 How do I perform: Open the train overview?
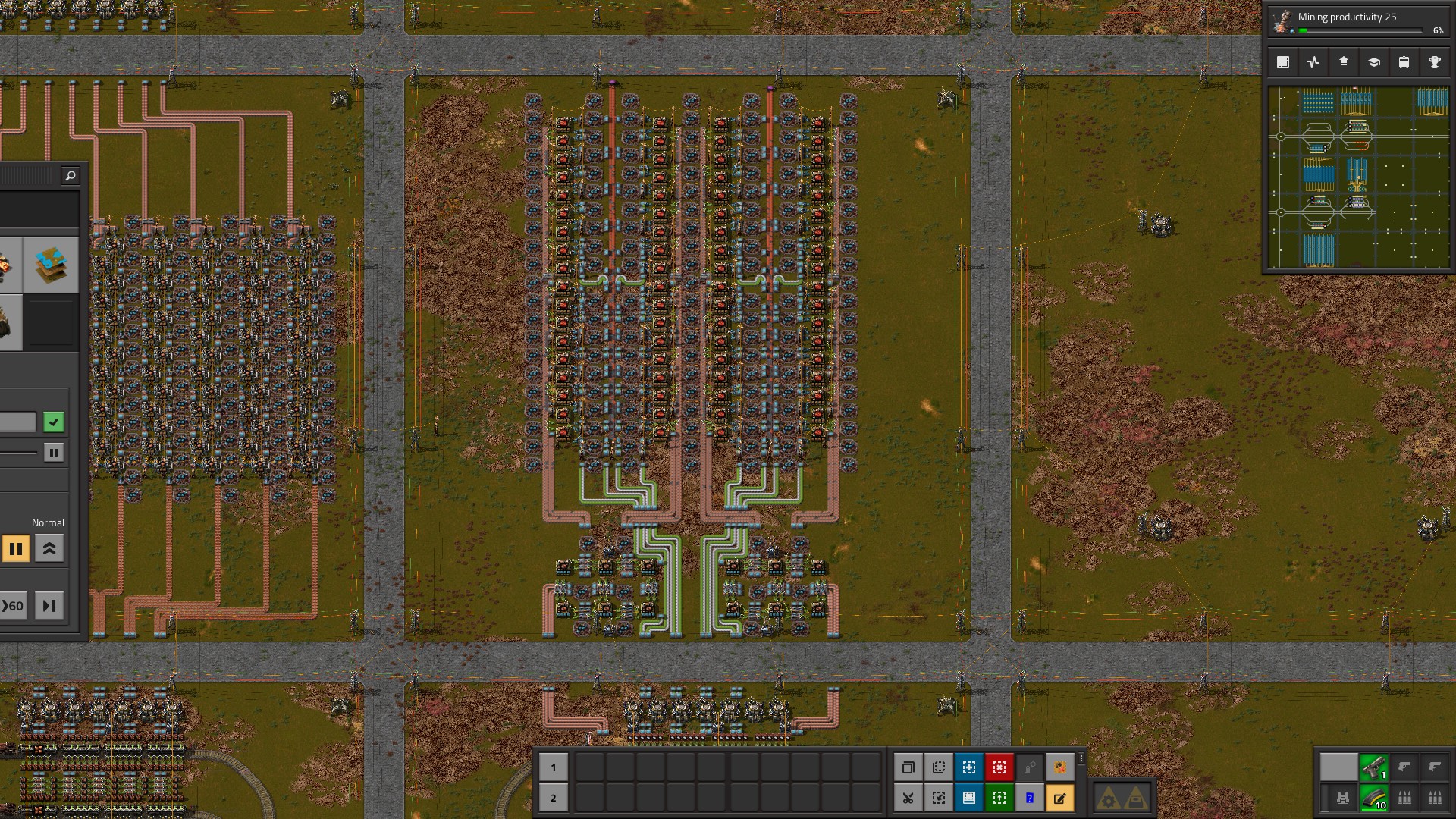tap(1403, 62)
